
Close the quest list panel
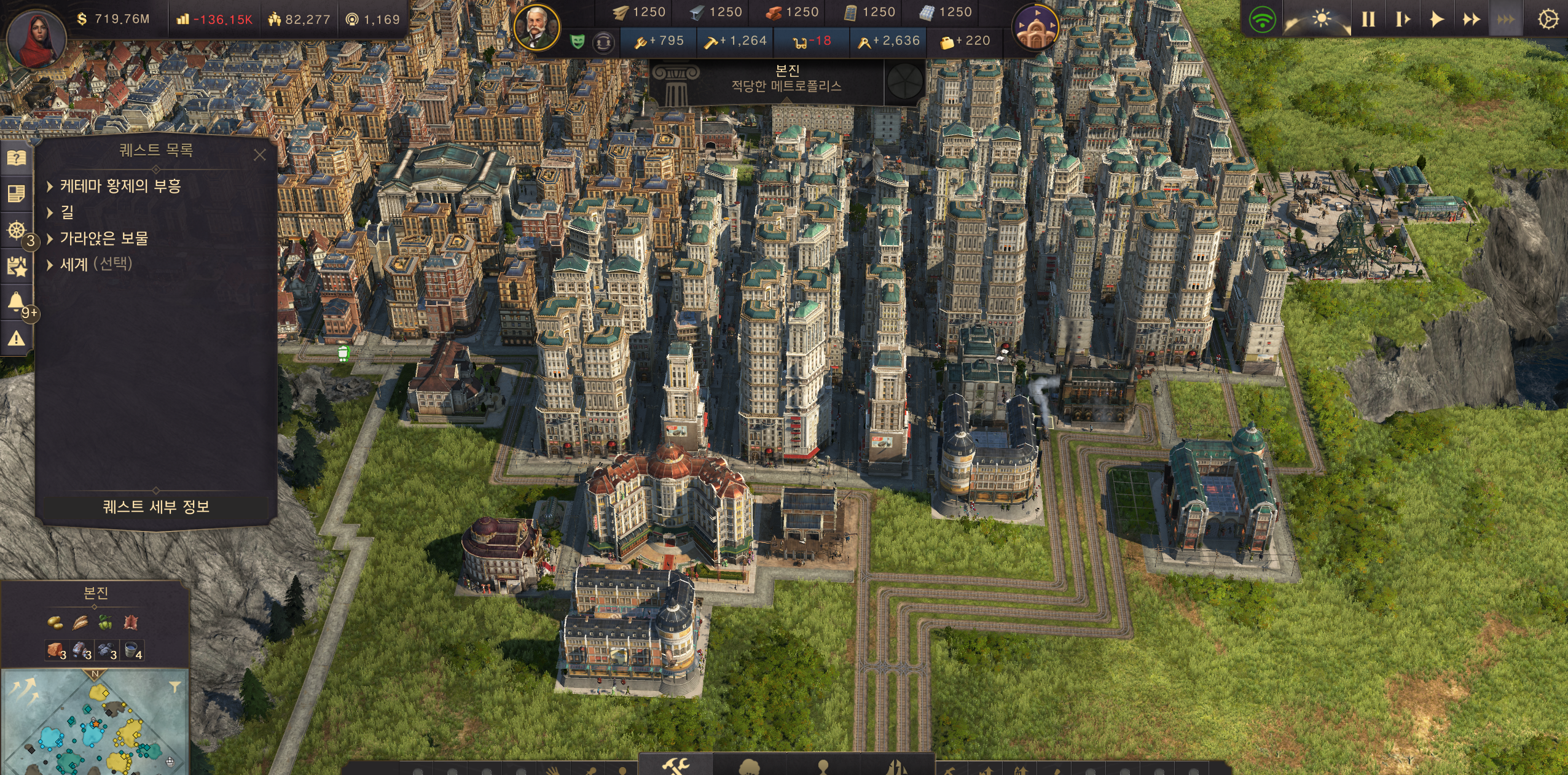260,155
